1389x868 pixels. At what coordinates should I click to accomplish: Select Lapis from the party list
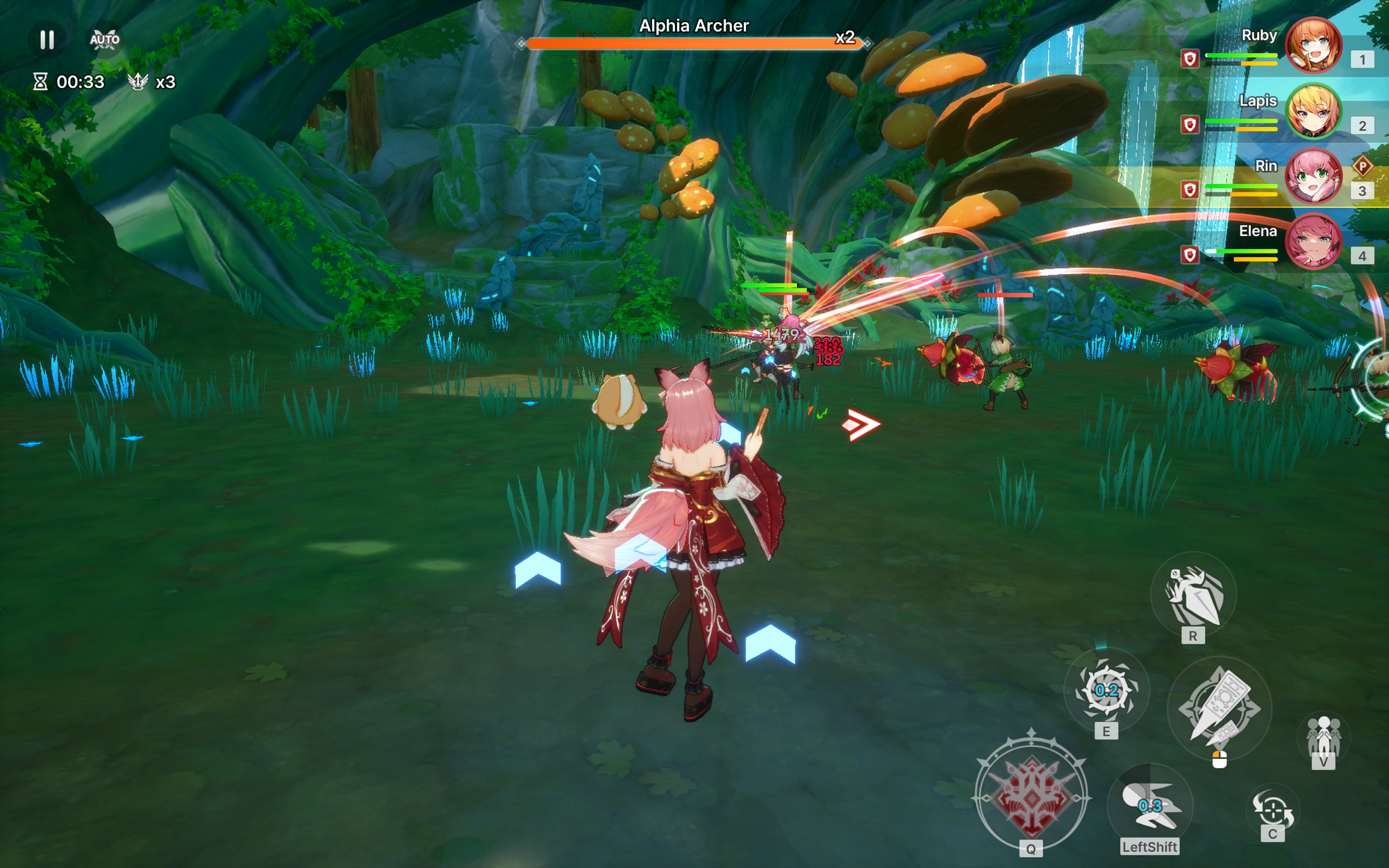point(1313,111)
